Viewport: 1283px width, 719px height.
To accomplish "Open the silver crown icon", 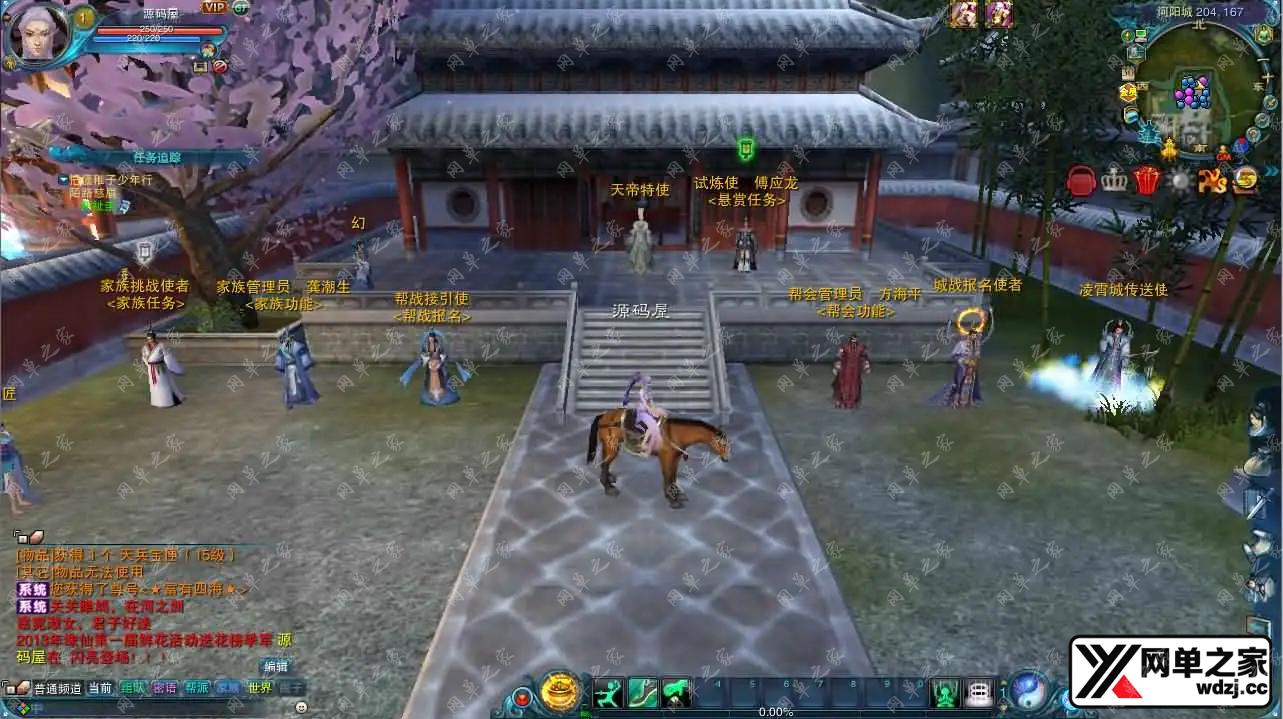I will 1114,180.
